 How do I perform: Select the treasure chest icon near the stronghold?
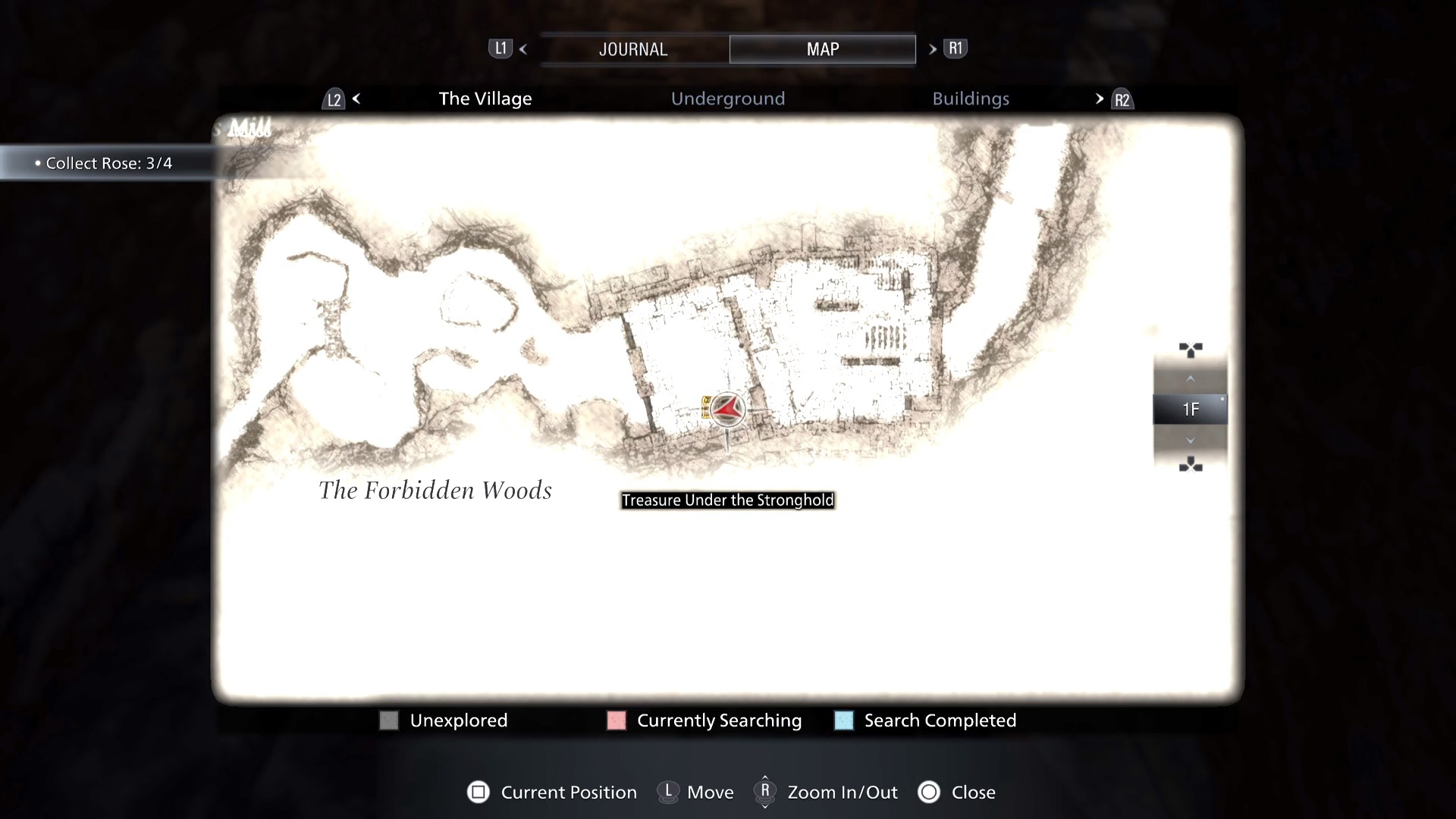point(708,407)
